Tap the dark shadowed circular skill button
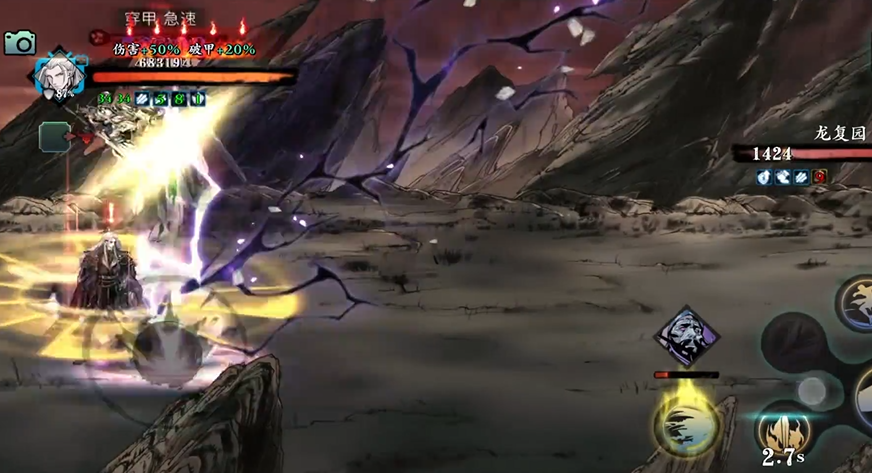This screenshot has width=872, height=473. [792, 343]
